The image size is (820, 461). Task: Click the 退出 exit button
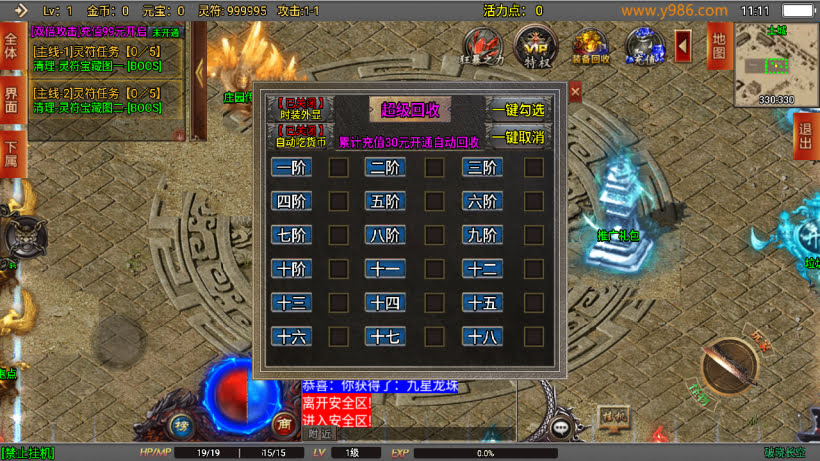pyautogui.click(x=806, y=136)
